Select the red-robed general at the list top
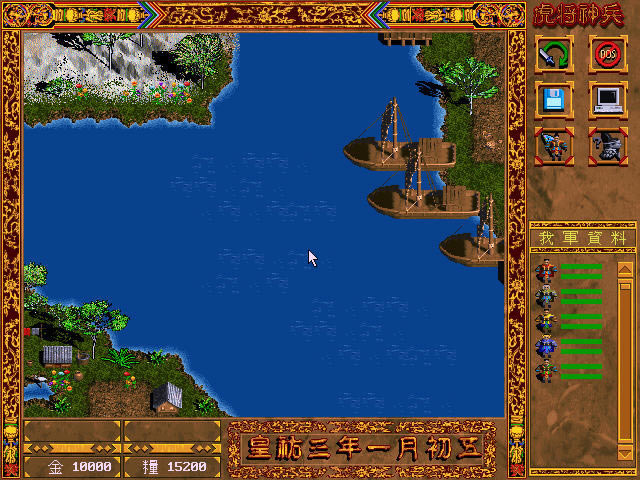The width and height of the screenshot is (640, 480). 546,271
